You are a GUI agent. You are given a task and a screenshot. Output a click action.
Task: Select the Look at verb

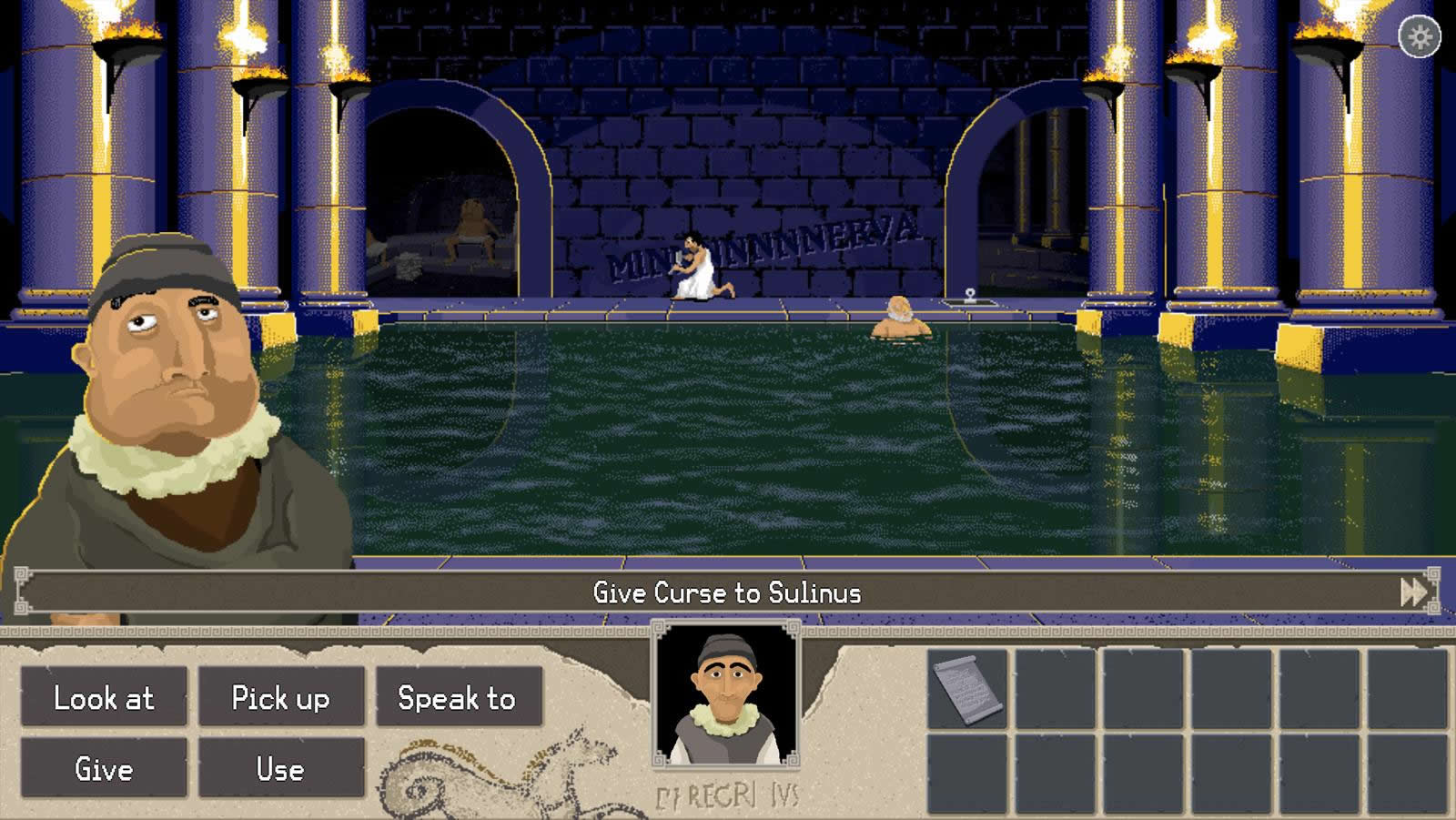[x=104, y=697]
